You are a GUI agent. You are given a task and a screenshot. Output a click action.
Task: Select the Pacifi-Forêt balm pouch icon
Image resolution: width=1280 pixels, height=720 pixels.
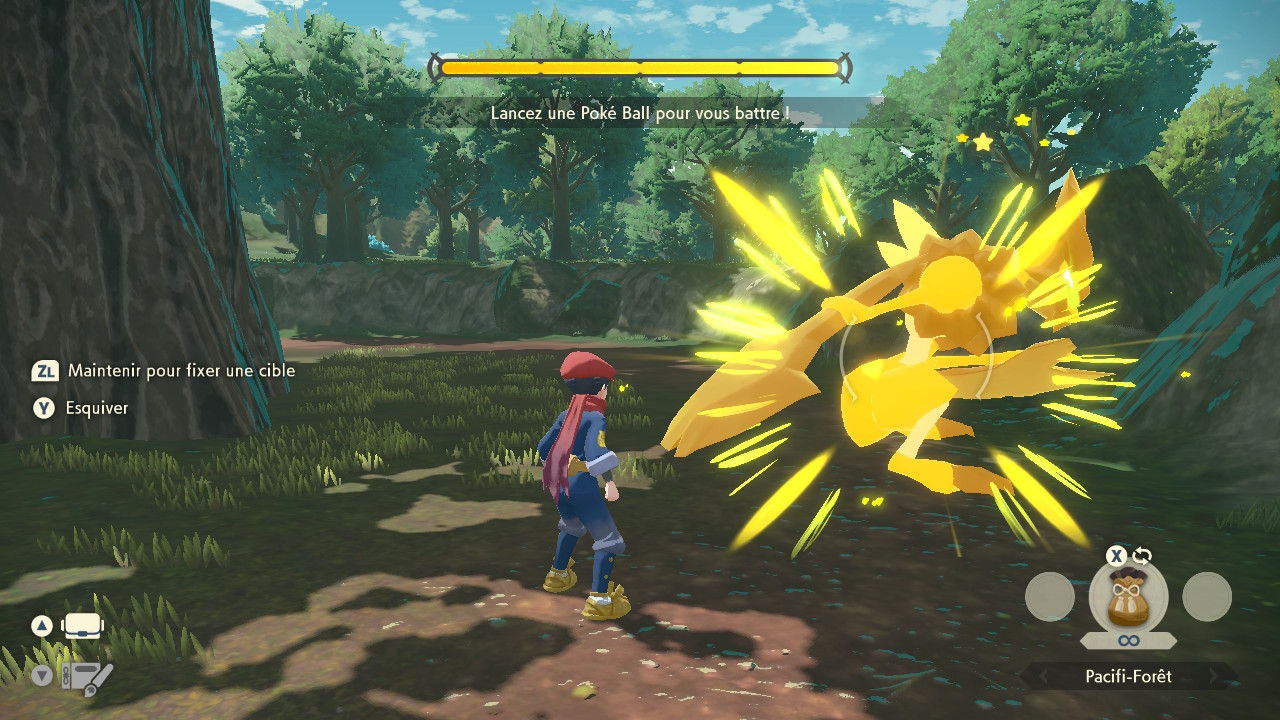click(1128, 598)
